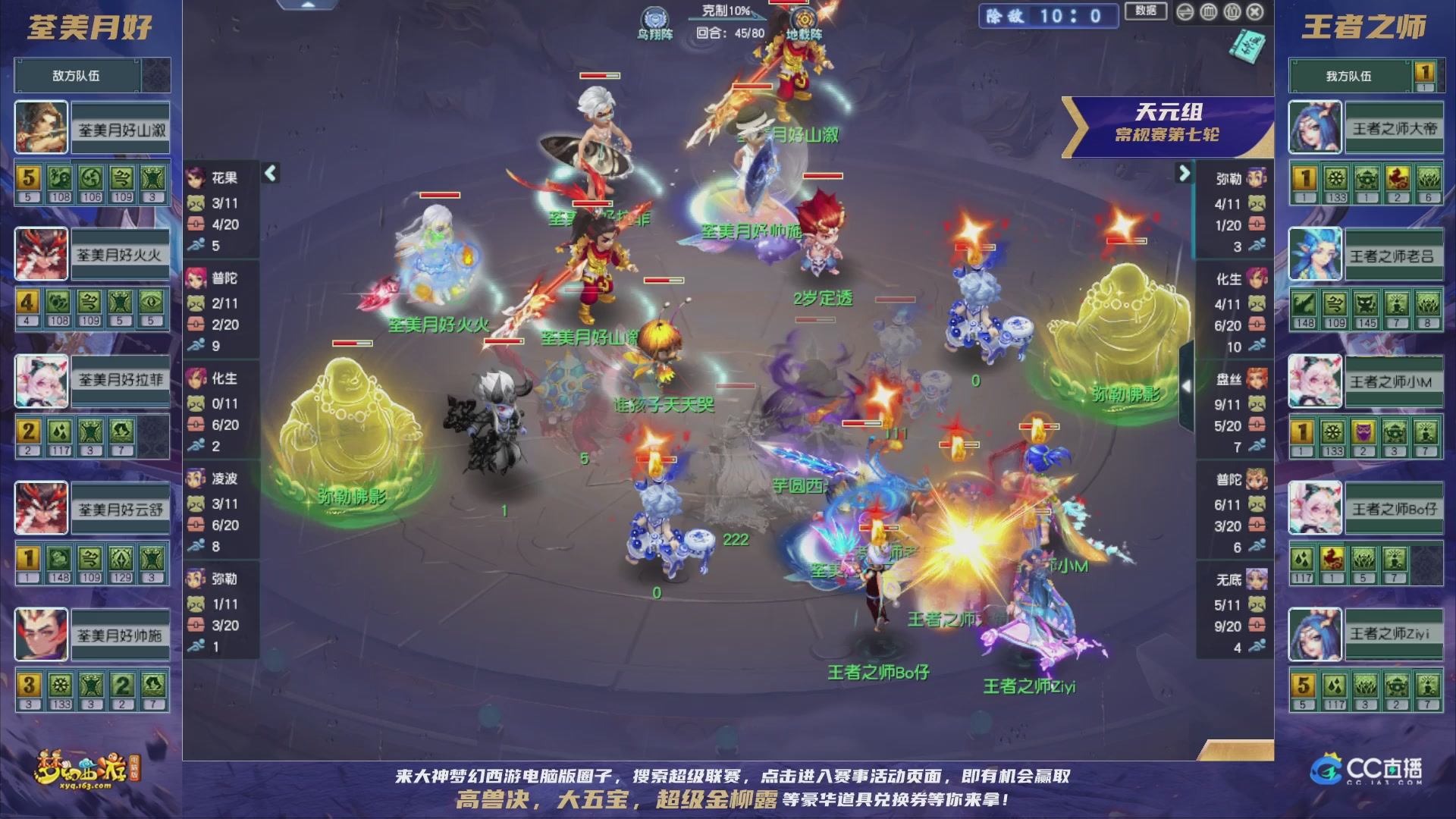Open the teal battle record book icon
Viewport: 1456px width, 819px height.
(1247, 45)
